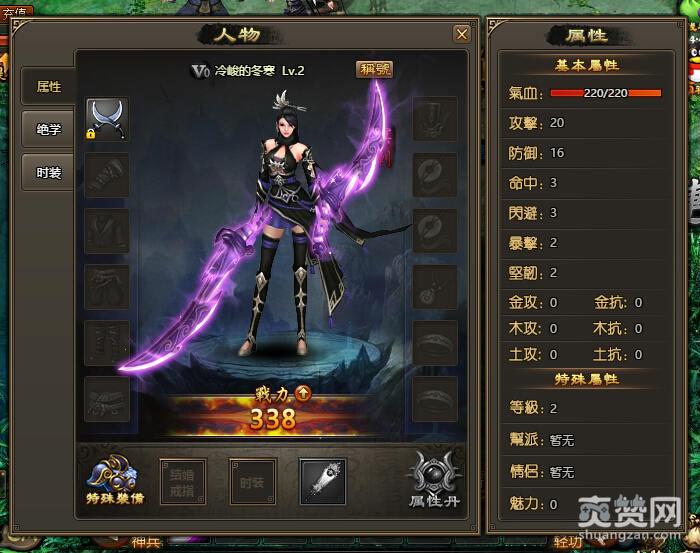Select the equipped twin blades weapon slot
This screenshot has width=700, height=553.
click(x=105, y=118)
